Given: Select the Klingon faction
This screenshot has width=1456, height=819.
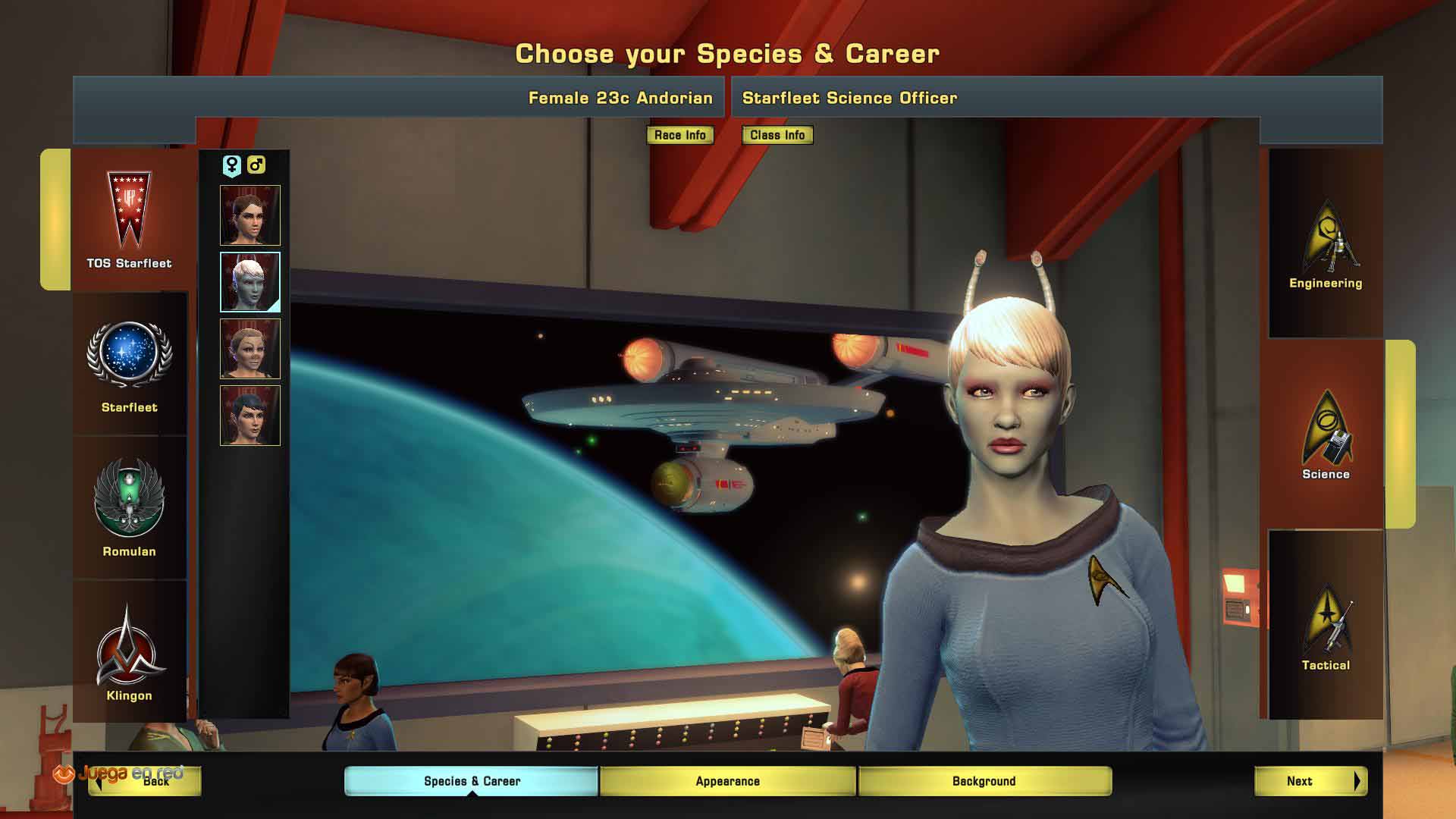Looking at the screenshot, I should coord(129,652).
